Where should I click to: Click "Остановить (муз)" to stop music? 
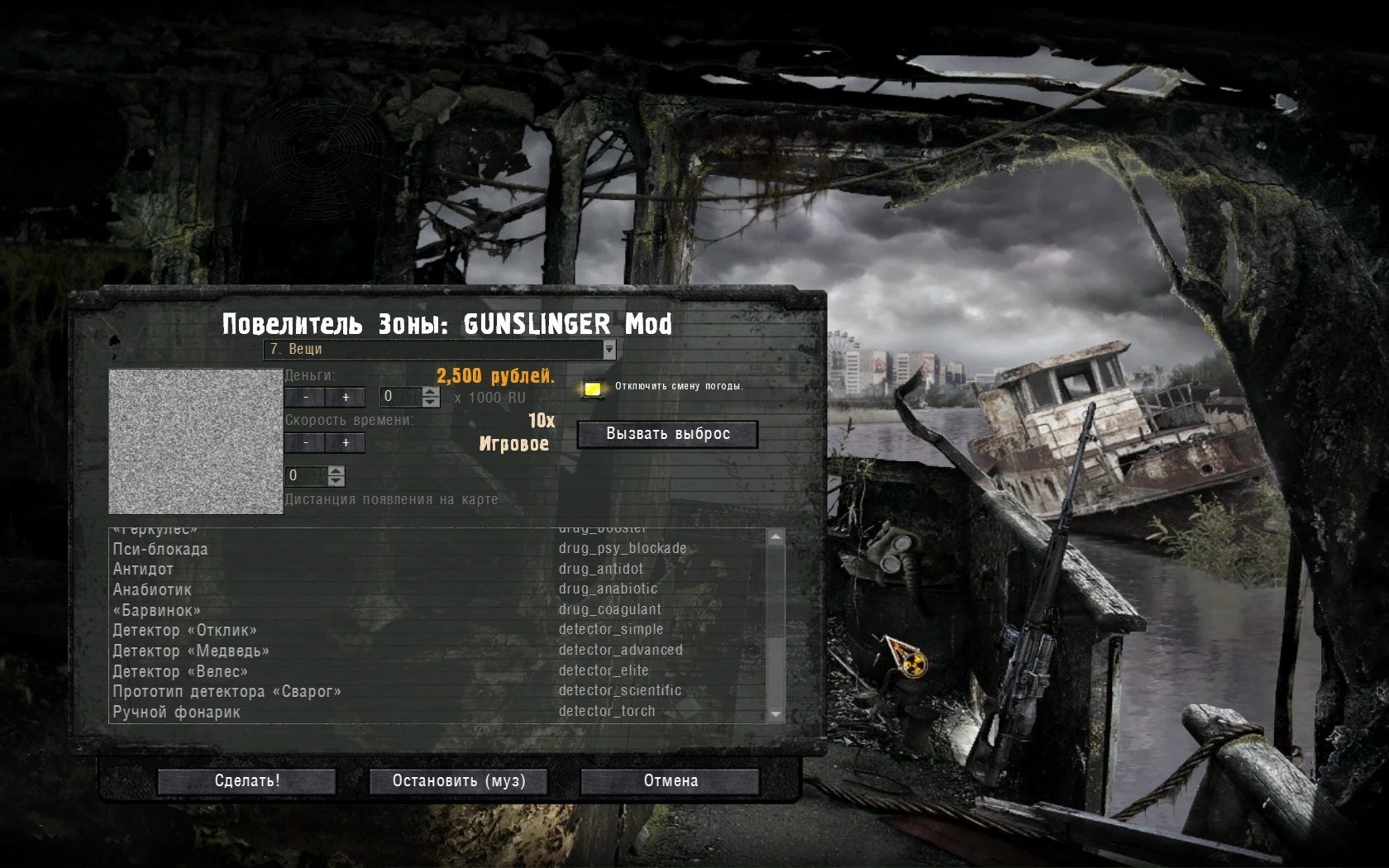(x=459, y=781)
